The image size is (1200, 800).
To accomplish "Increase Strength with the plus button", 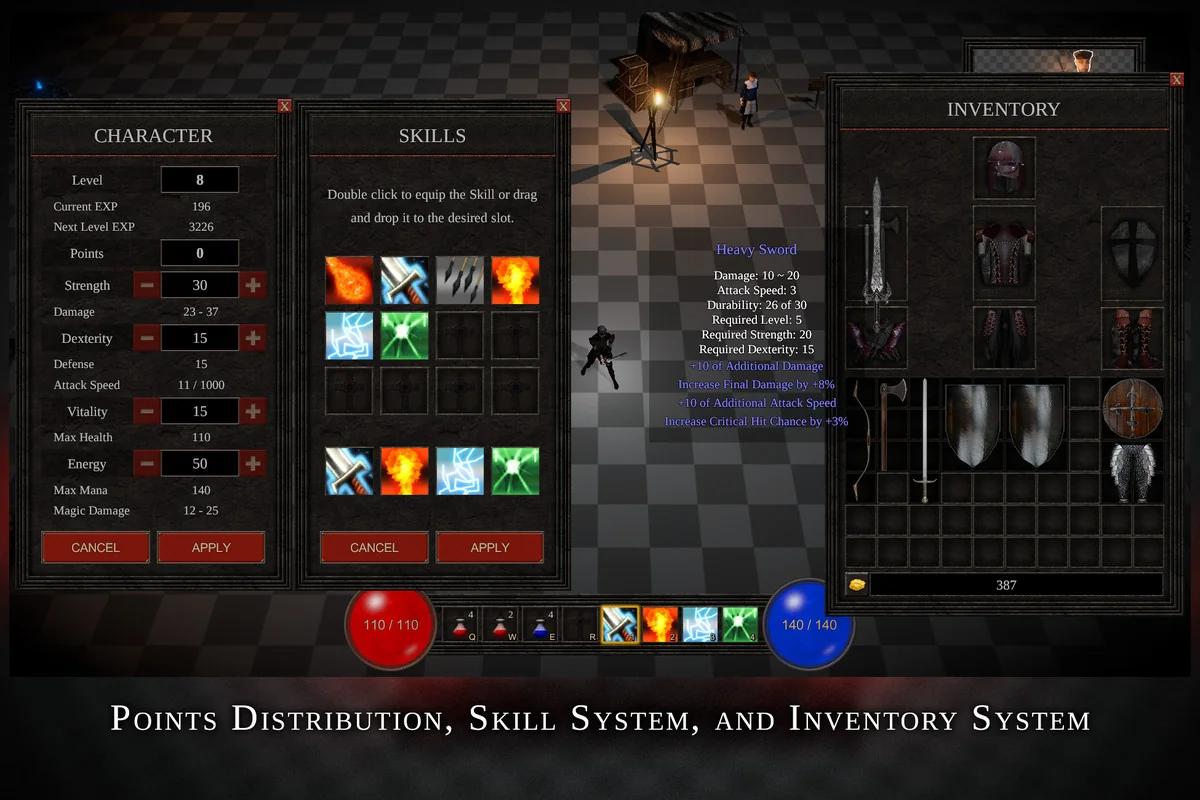I will [253, 285].
